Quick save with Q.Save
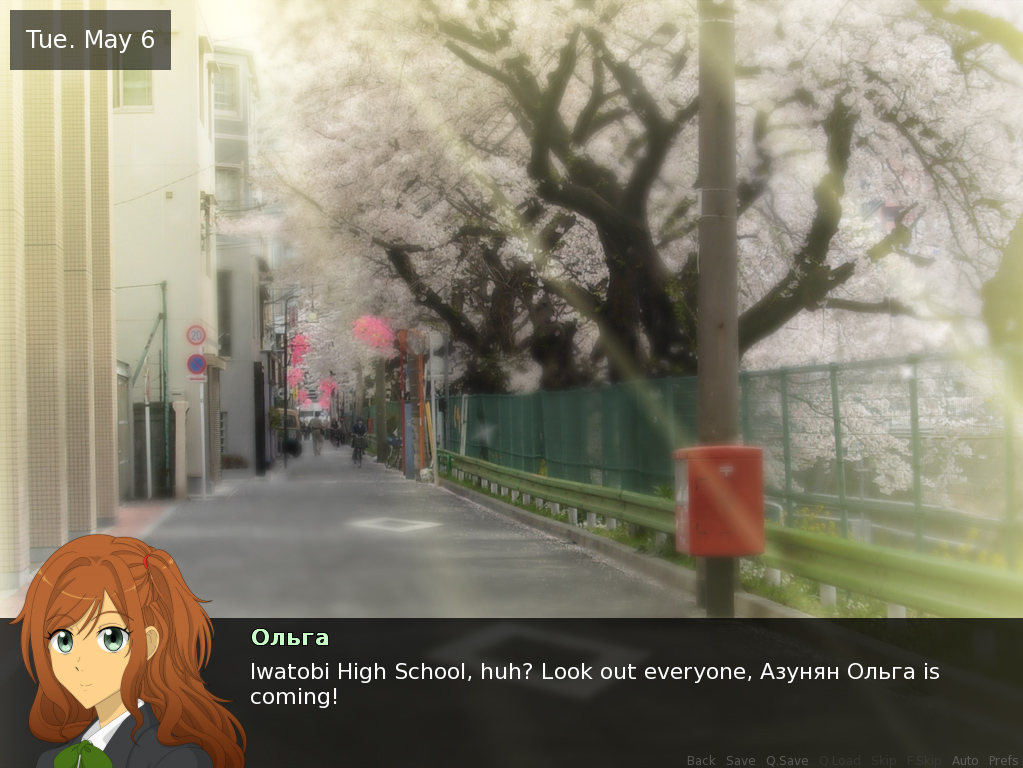The image size is (1023, 768). (787, 761)
